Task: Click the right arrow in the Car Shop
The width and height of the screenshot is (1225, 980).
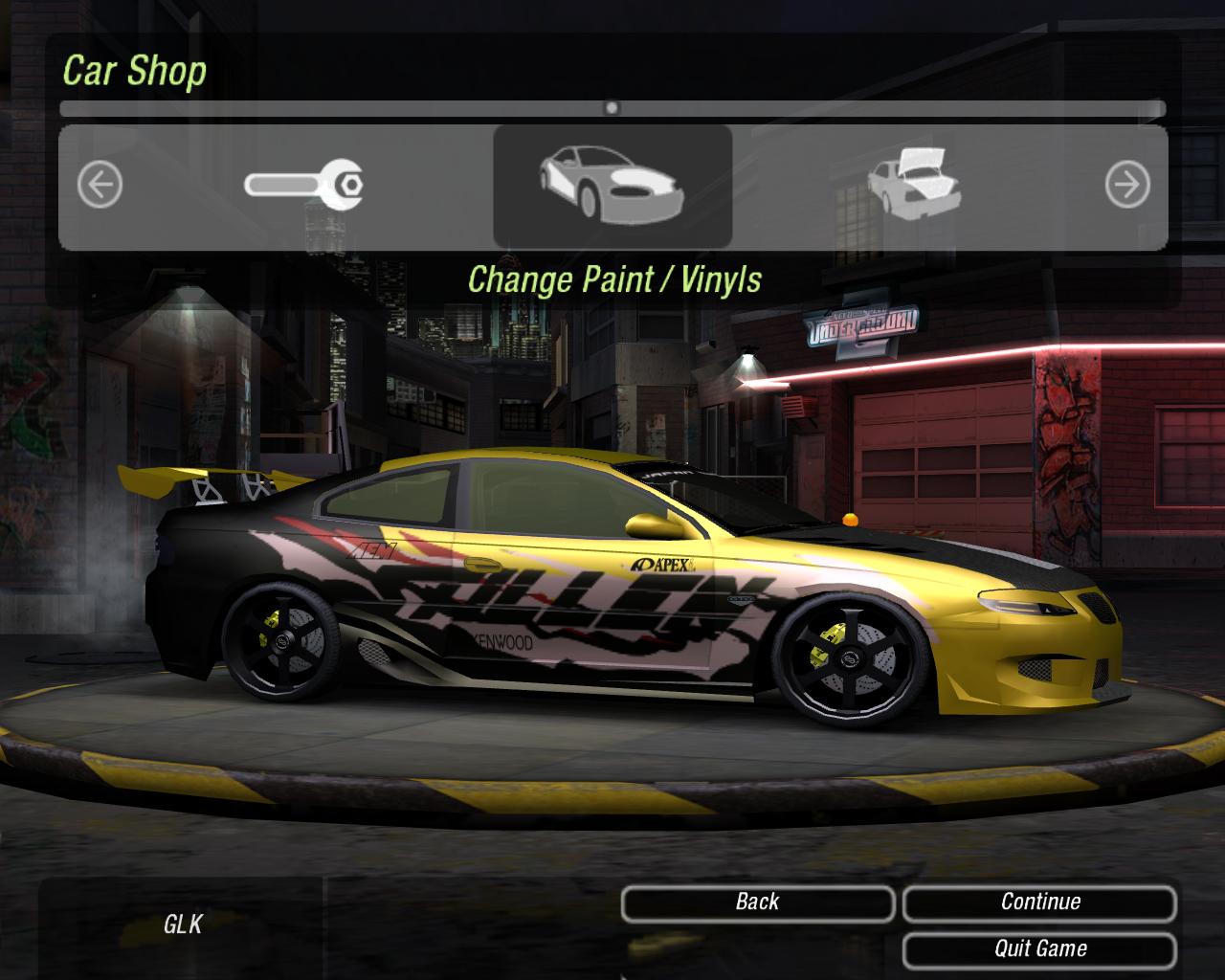Action: pos(1126,185)
